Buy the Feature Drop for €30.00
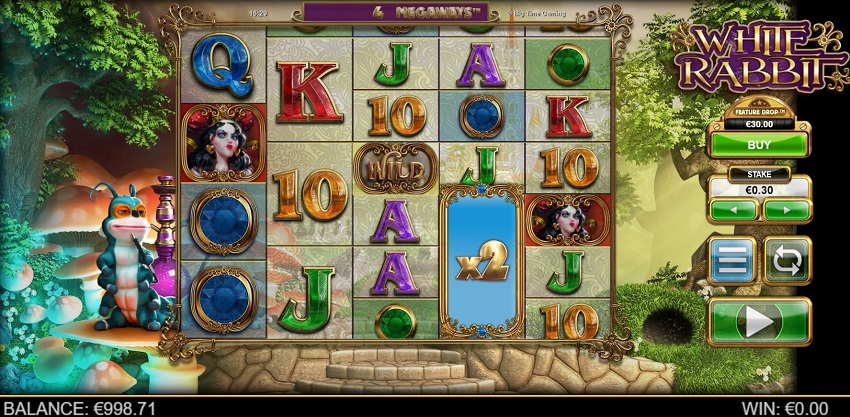 [759, 144]
